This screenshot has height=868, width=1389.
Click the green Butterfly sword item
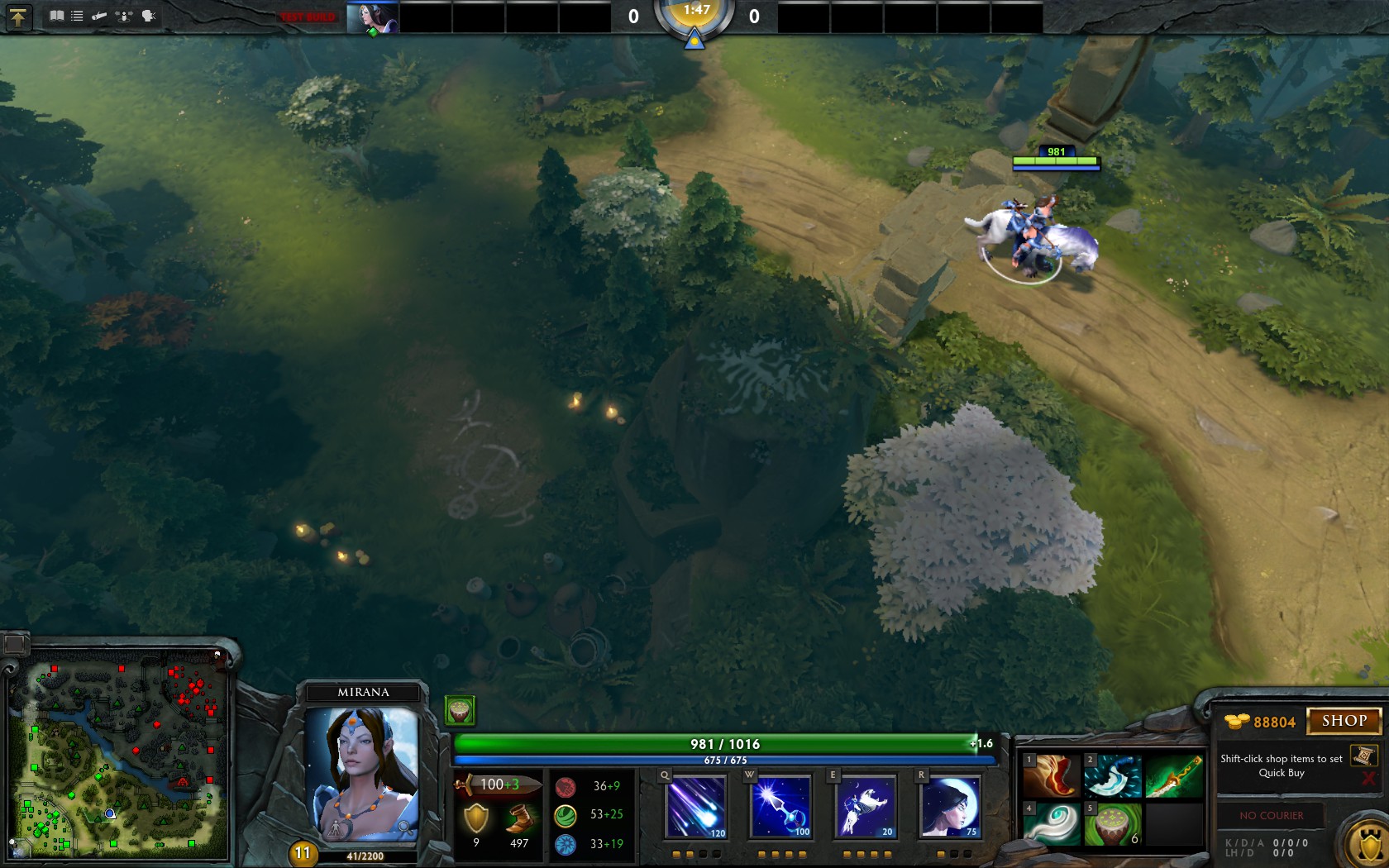tap(1173, 776)
